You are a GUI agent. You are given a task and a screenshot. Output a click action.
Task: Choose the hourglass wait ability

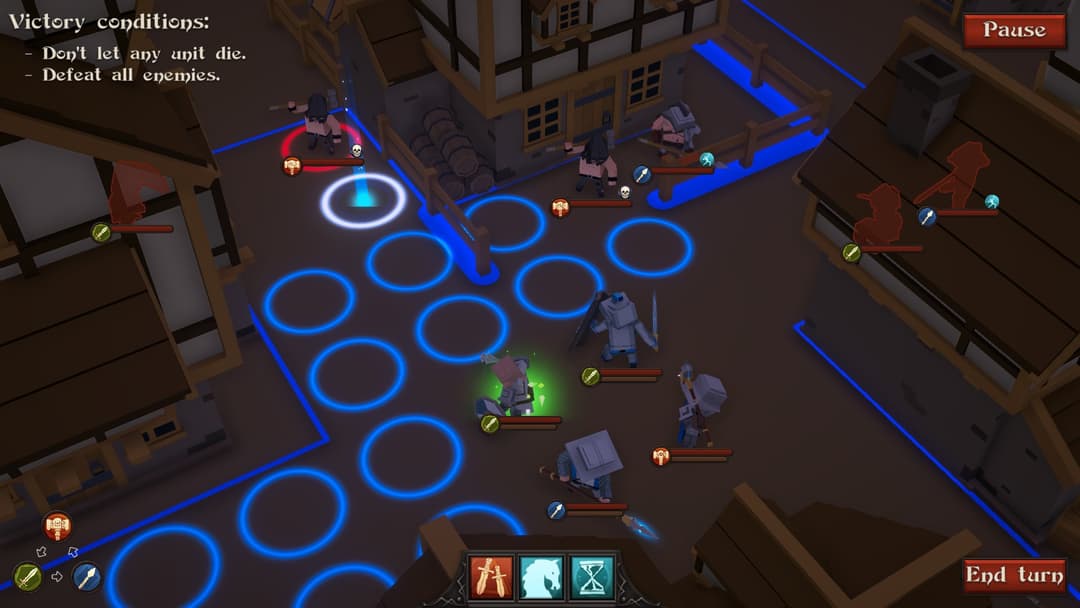coord(592,577)
